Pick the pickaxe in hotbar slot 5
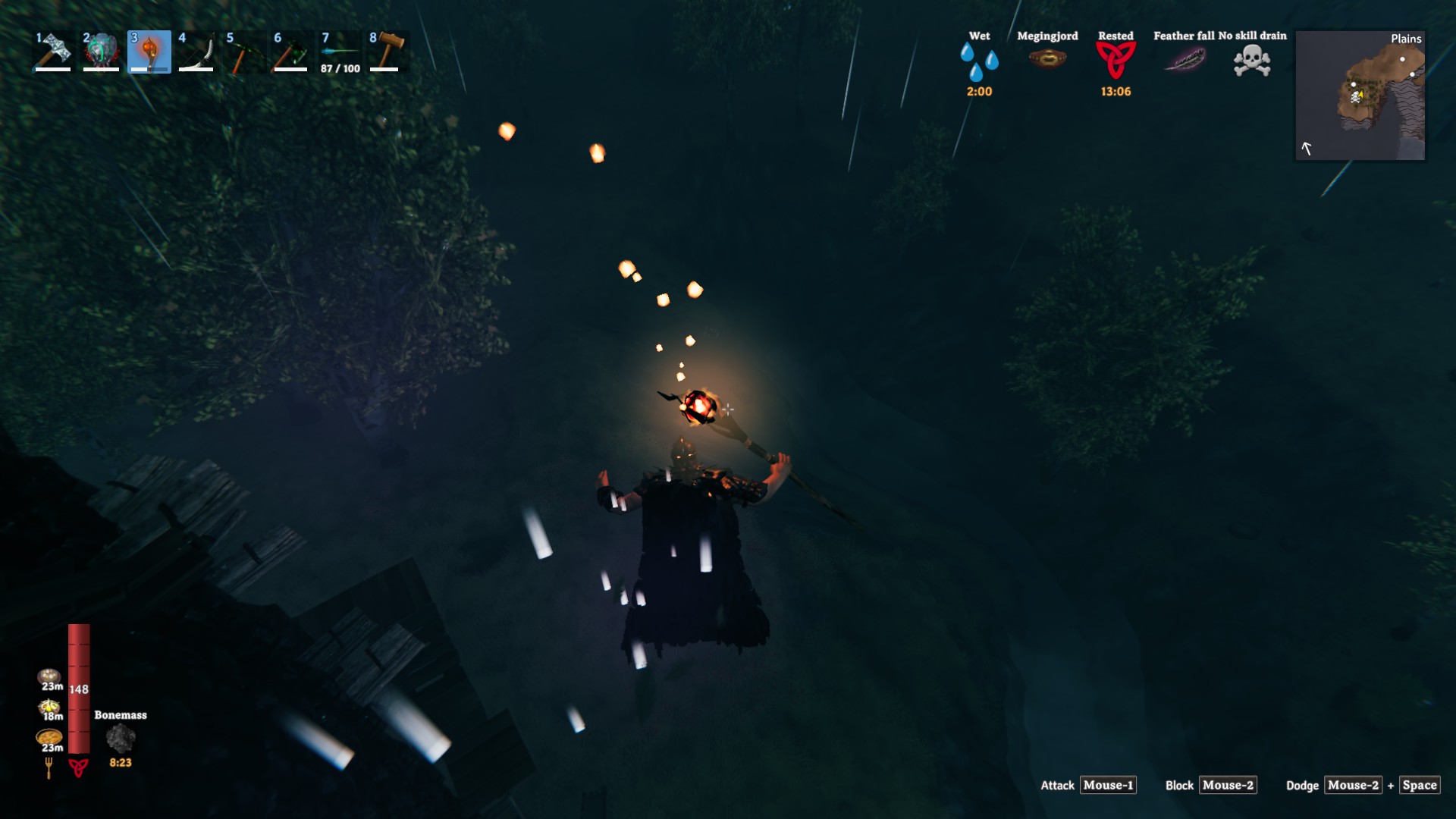 244,51
